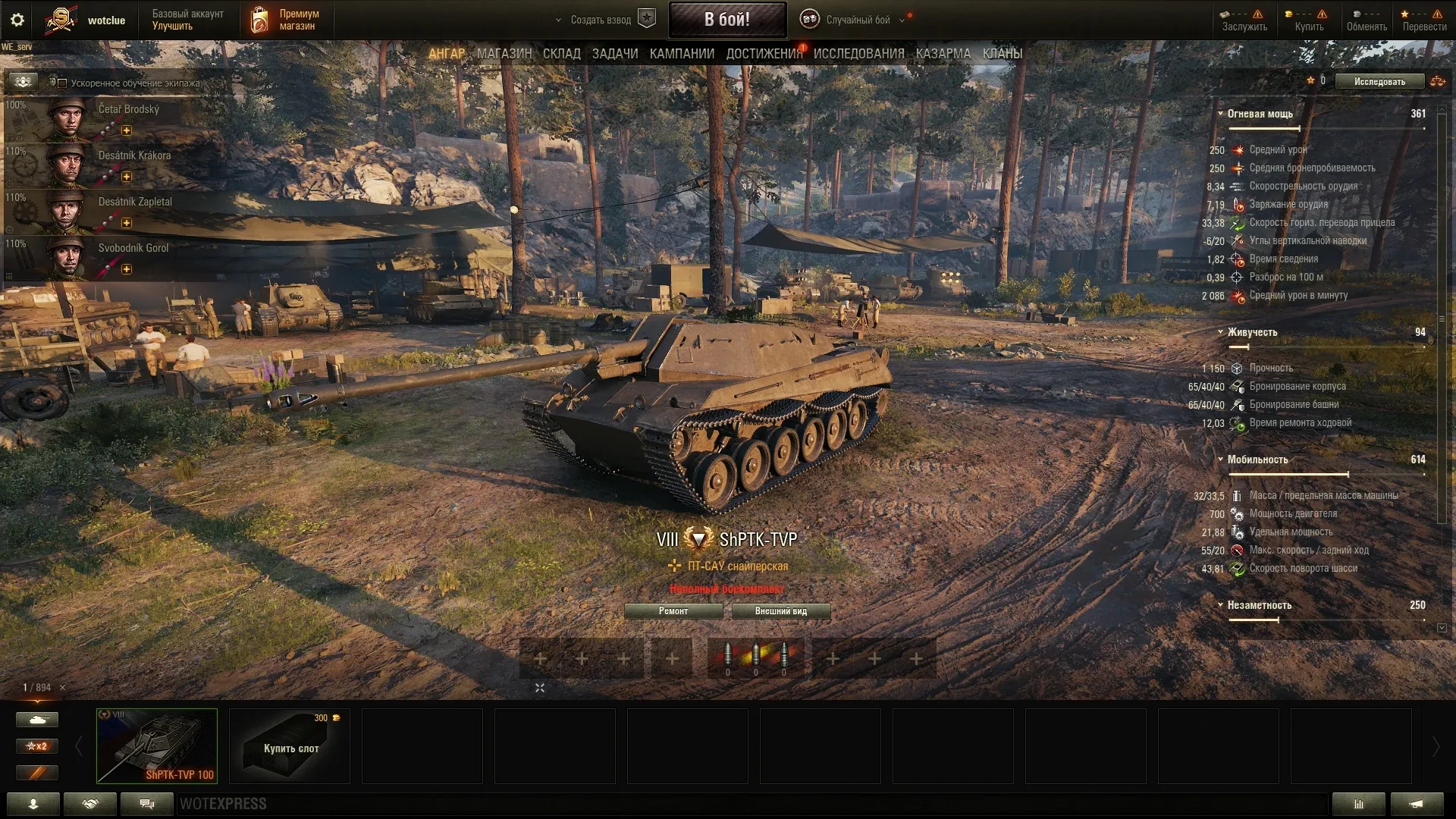The image size is (1456, 819).
Task: Switch to the МАГАЗИН tab
Action: click(x=504, y=54)
